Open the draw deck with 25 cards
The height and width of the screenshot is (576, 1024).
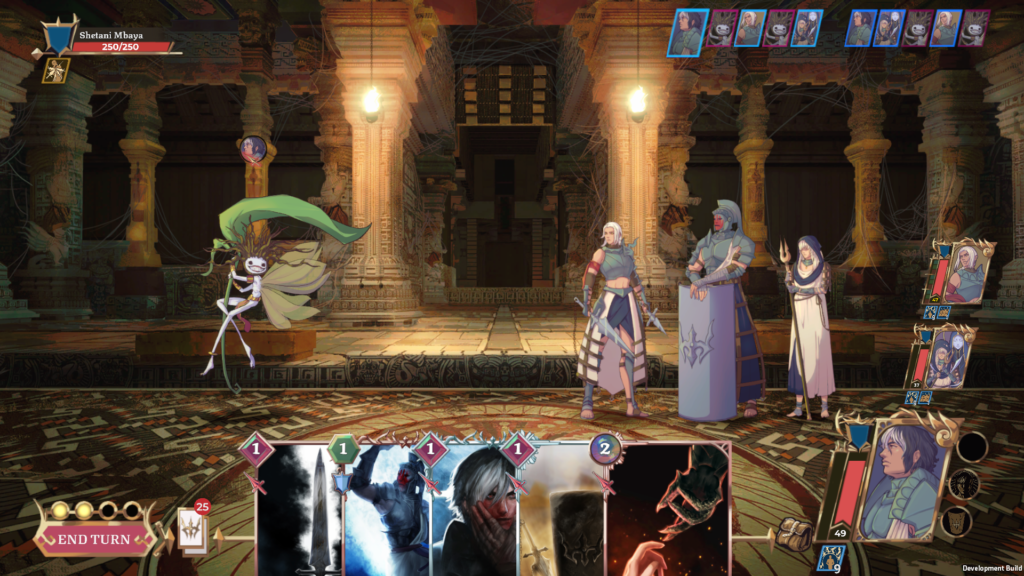click(192, 530)
